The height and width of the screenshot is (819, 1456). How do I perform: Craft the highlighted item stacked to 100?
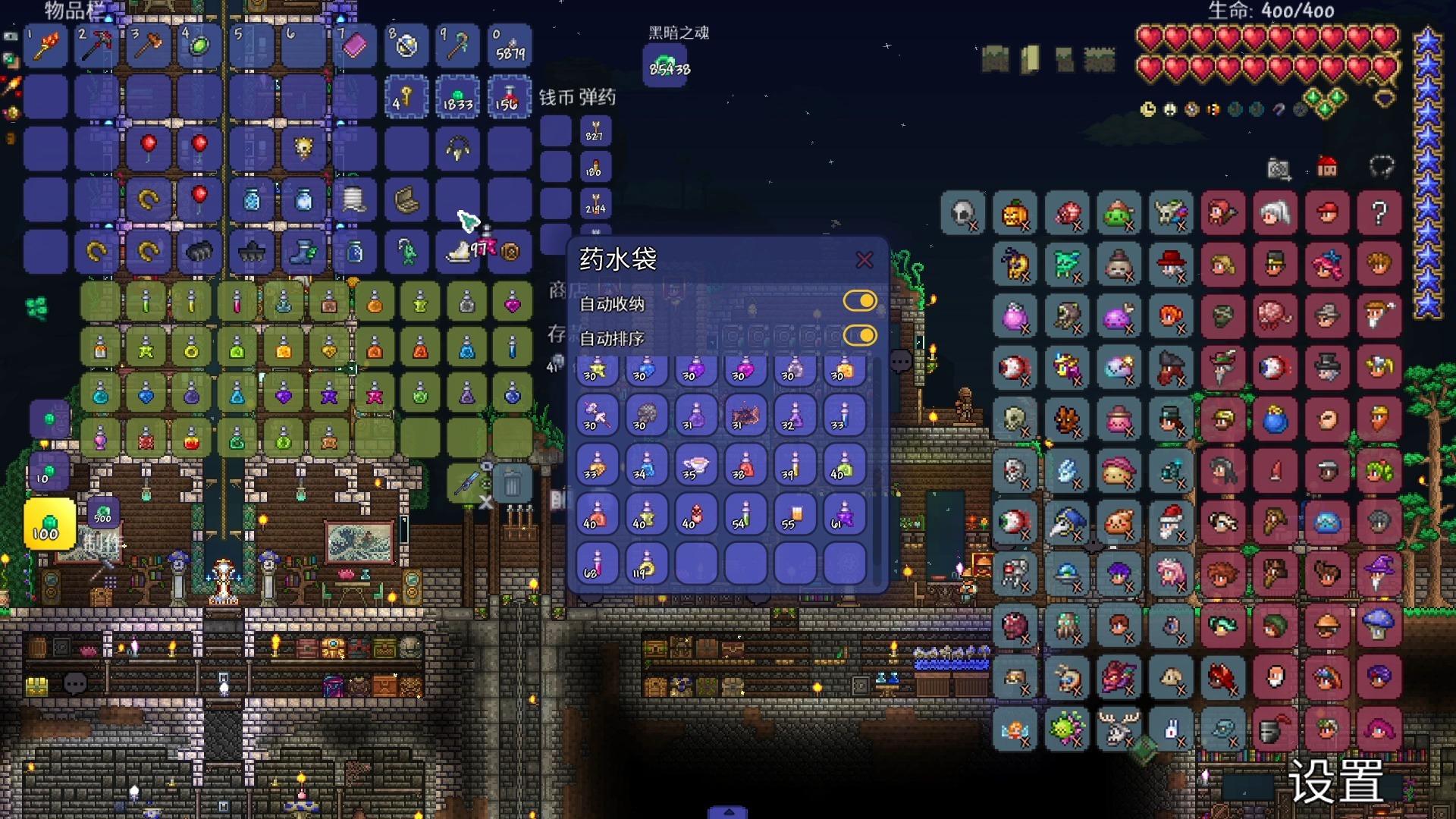click(49, 524)
